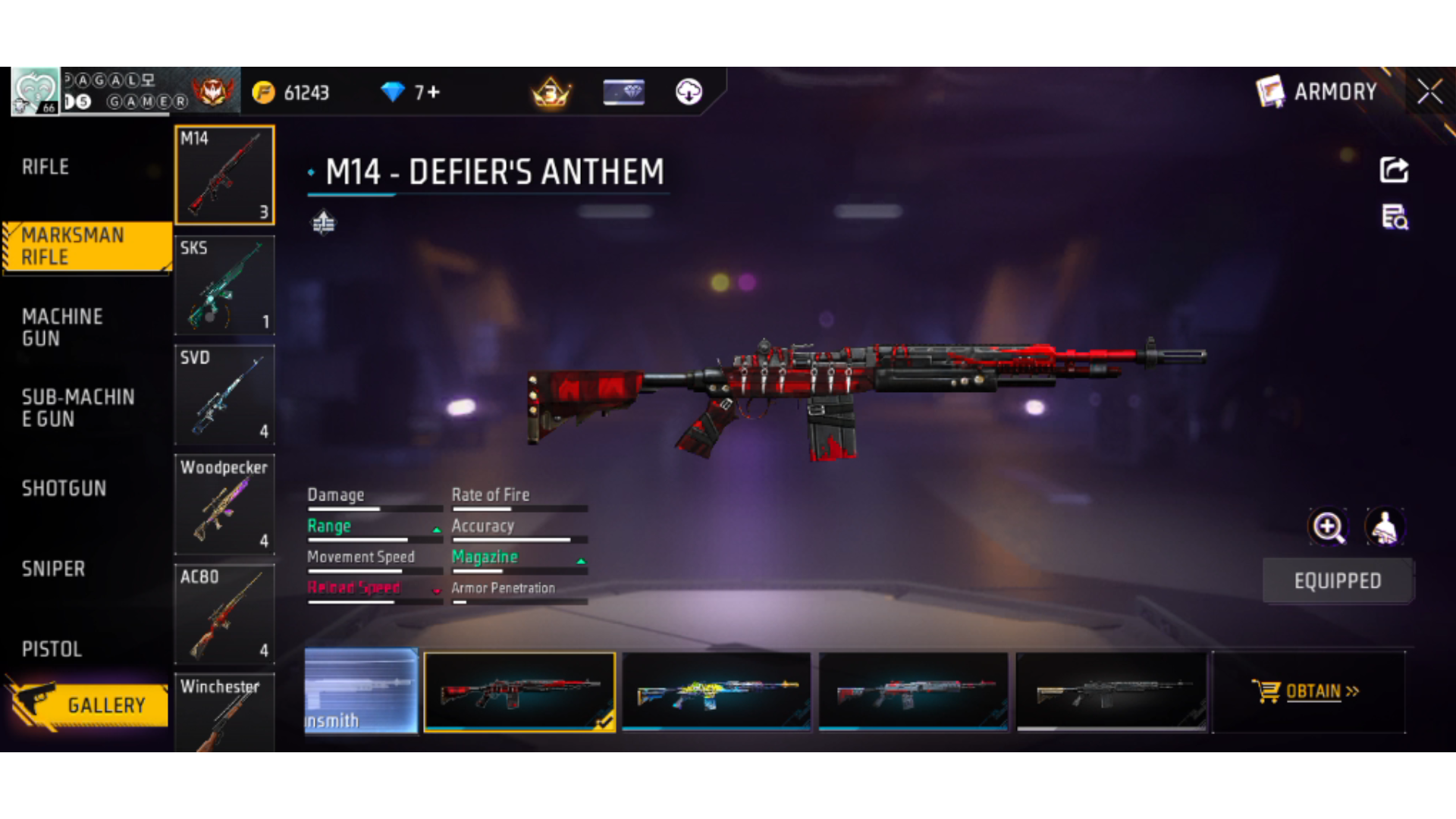Open the Armory button
This screenshot has height=819, width=1456.
tap(1318, 92)
